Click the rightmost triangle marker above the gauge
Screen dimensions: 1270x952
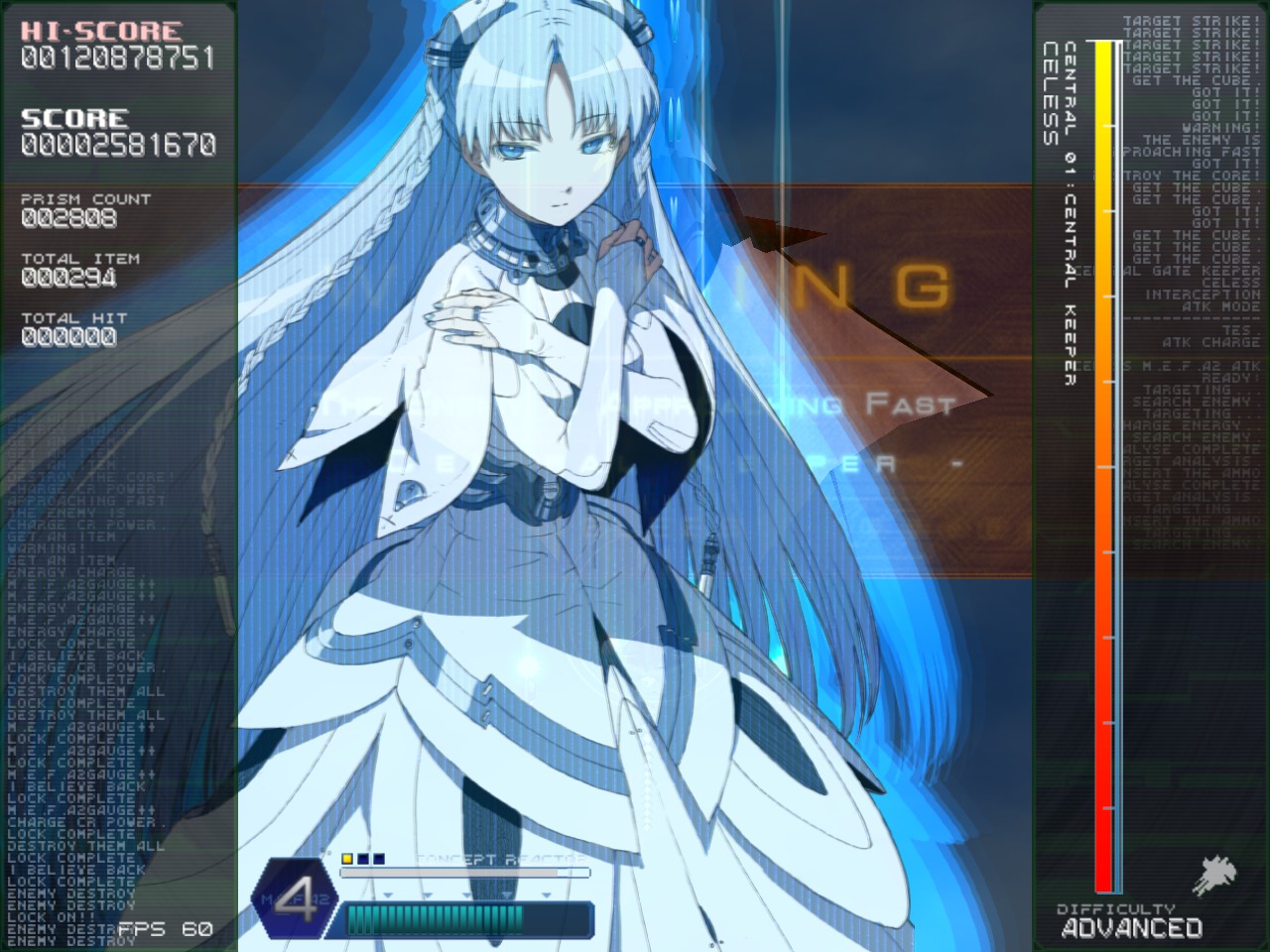(x=546, y=894)
